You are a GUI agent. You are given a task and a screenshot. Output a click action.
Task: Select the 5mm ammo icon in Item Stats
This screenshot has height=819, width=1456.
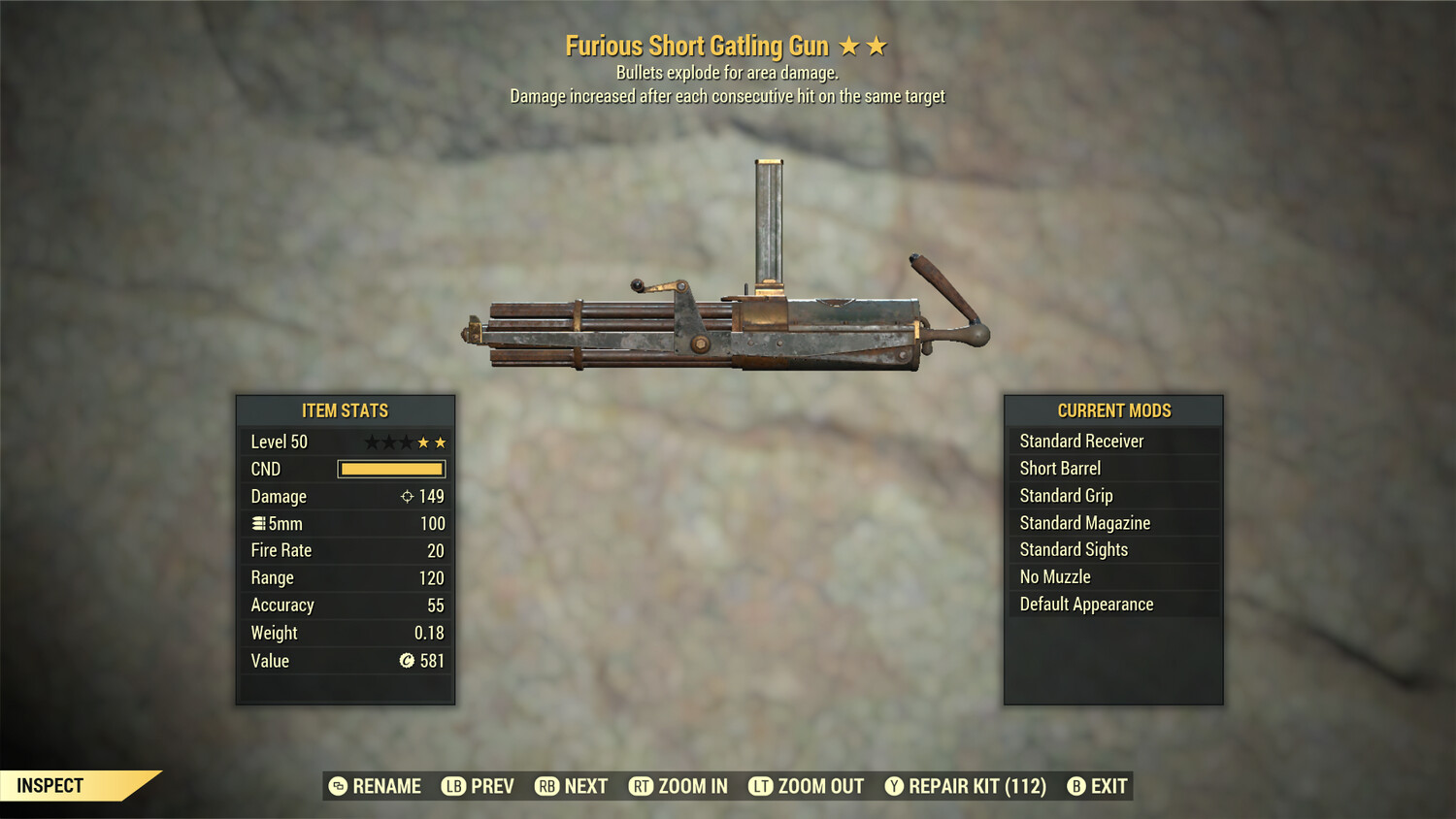(x=258, y=523)
